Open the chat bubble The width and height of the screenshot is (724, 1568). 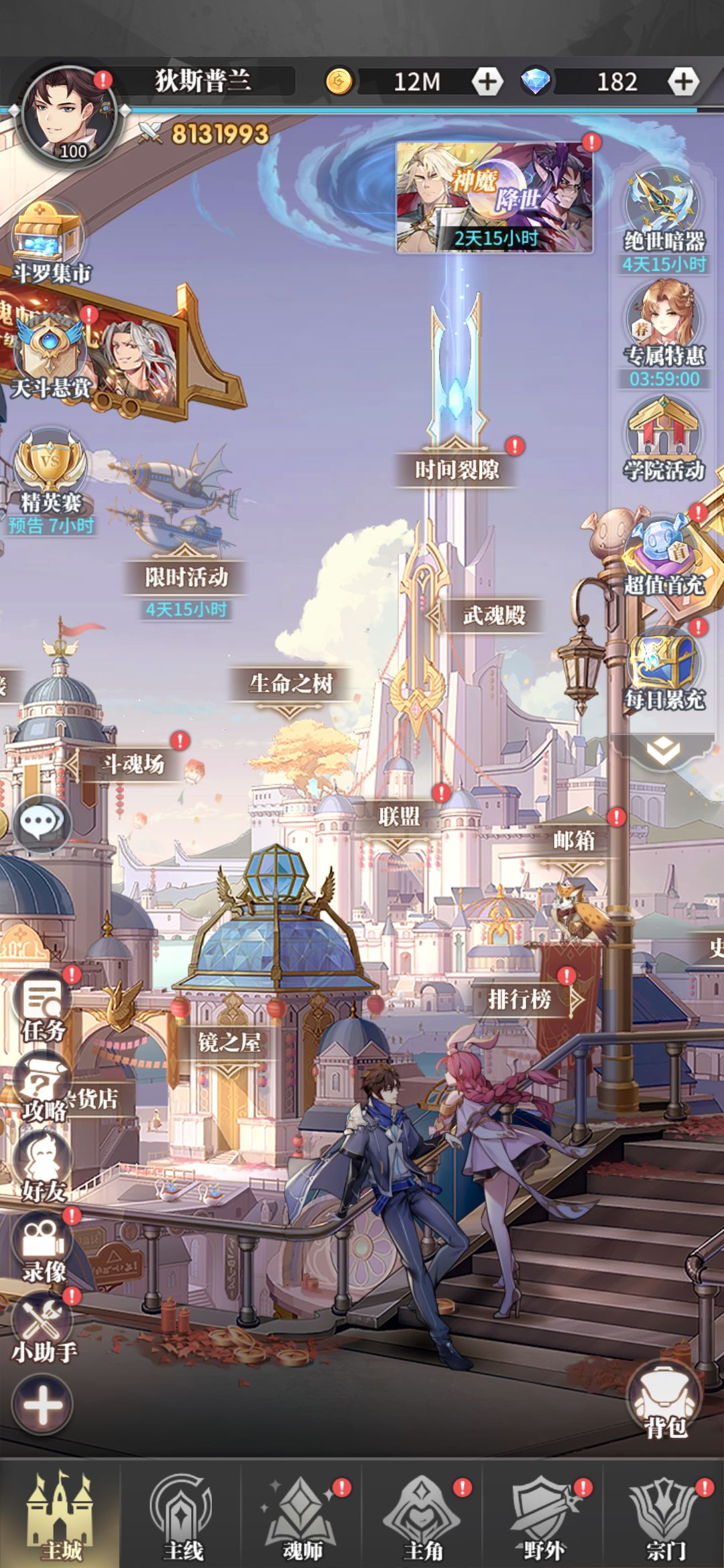42,823
